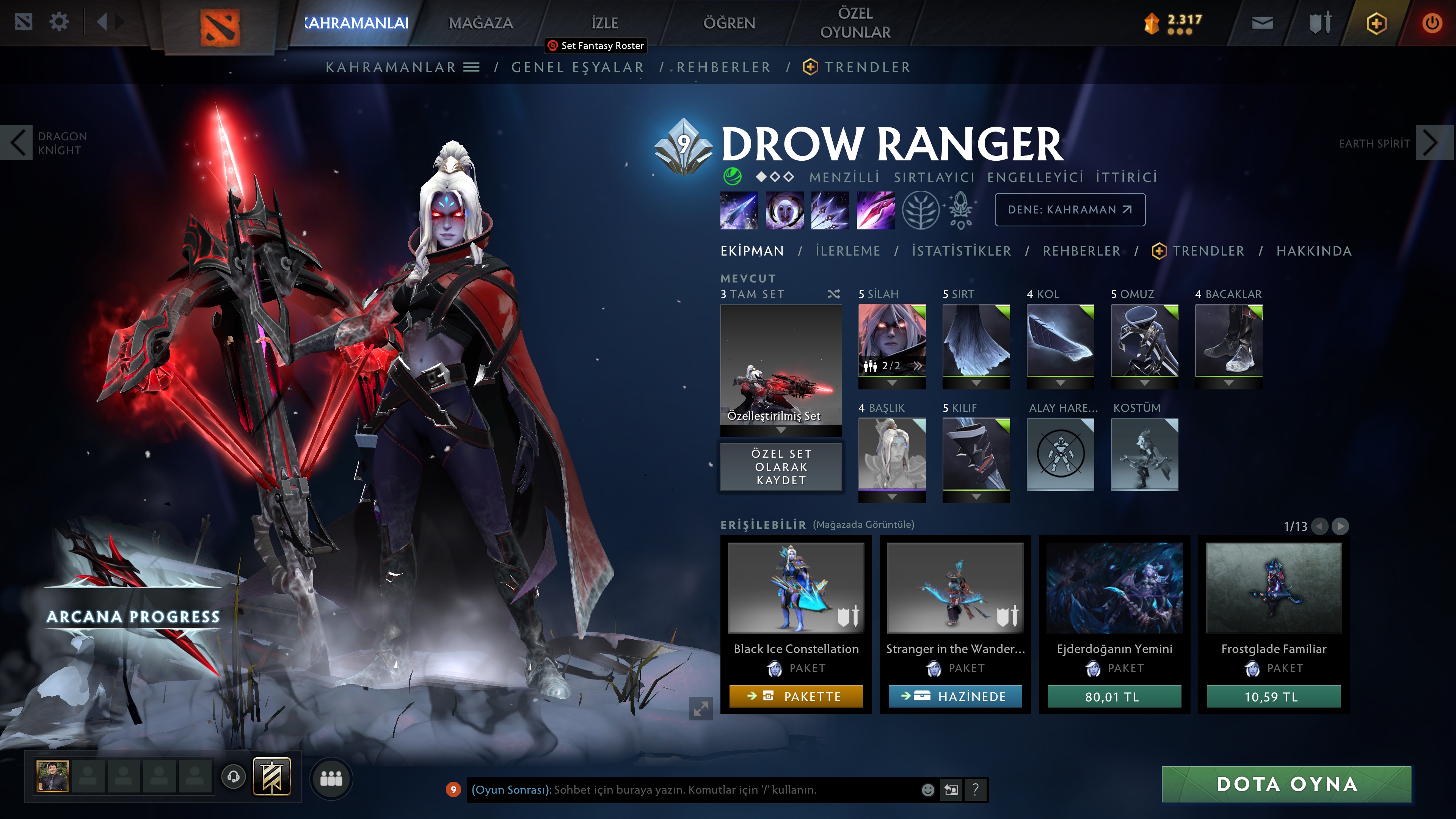The width and height of the screenshot is (1456, 819).
Task: Open the ÖĞREN learn tab
Action: [728, 23]
